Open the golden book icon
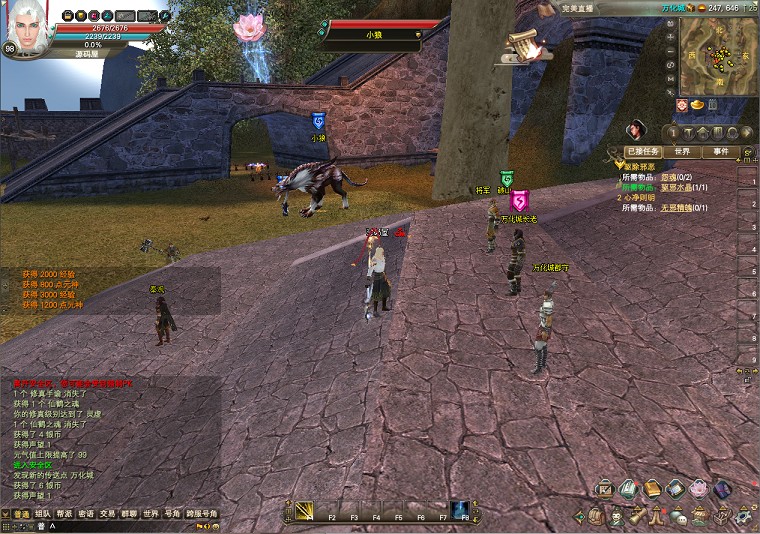Image resolution: width=760 pixels, height=534 pixels. click(652, 489)
